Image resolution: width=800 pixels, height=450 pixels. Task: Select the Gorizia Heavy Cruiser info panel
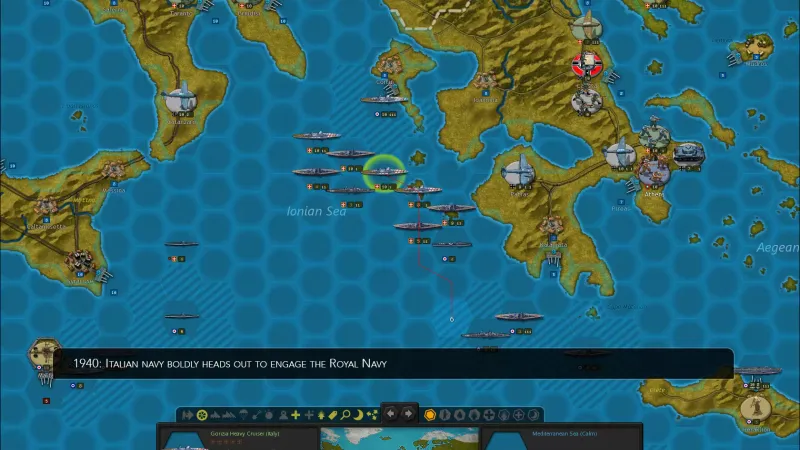pyautogui.click(x=238, y=438)
